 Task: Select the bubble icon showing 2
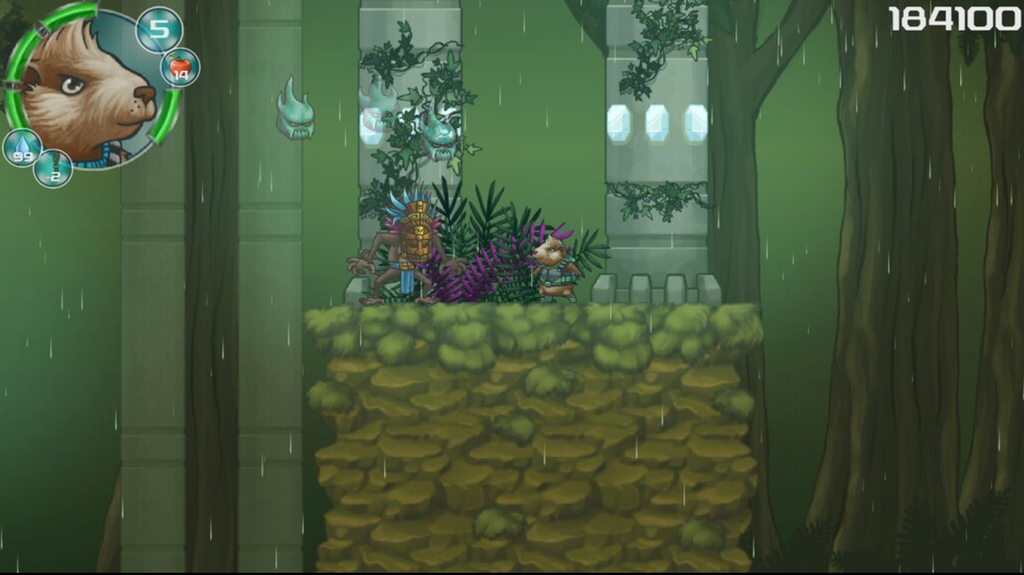pyautogui.click(x=53, y=169)
